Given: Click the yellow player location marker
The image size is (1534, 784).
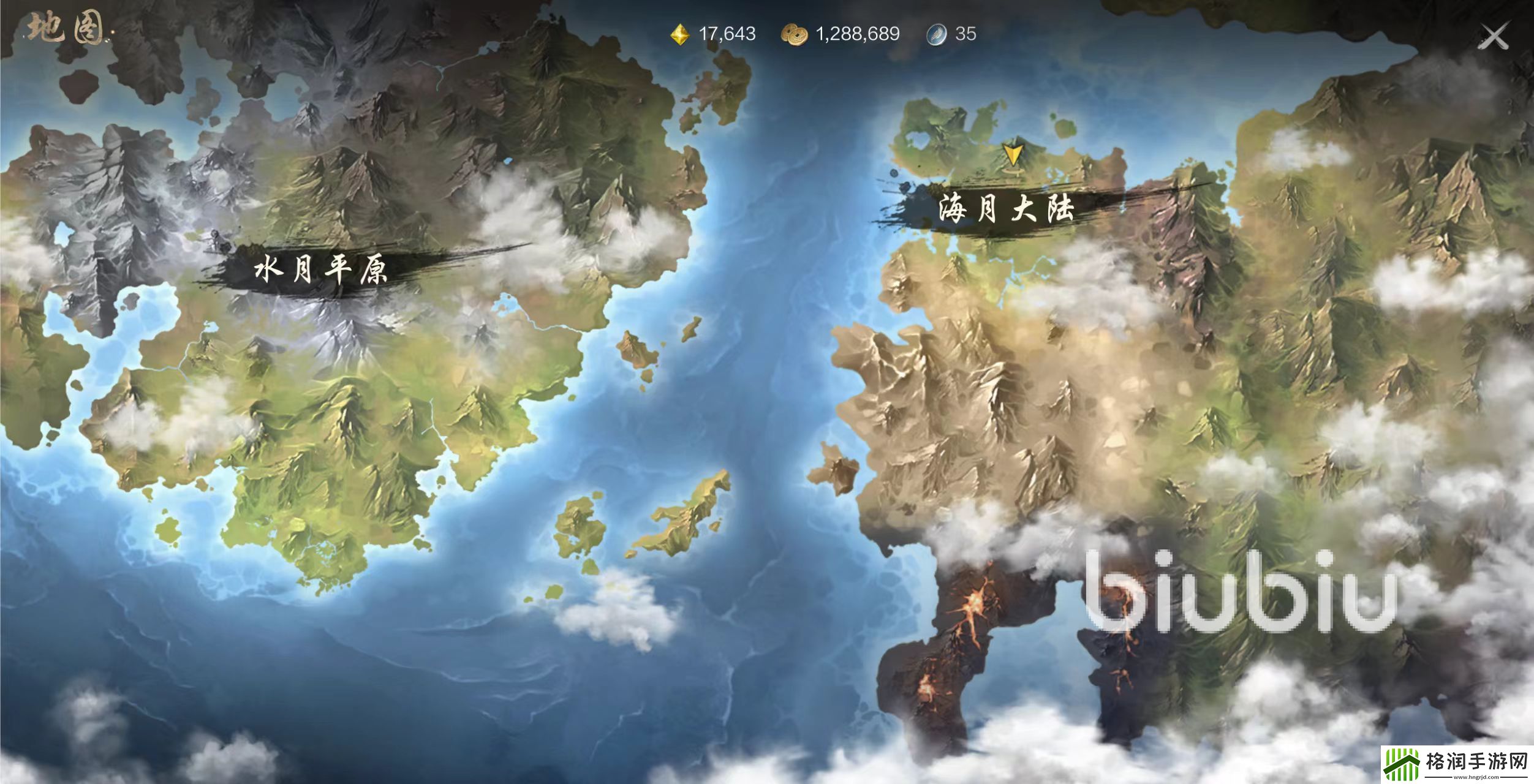Looking at the screenshot, I should click(x=1012, y=154).
